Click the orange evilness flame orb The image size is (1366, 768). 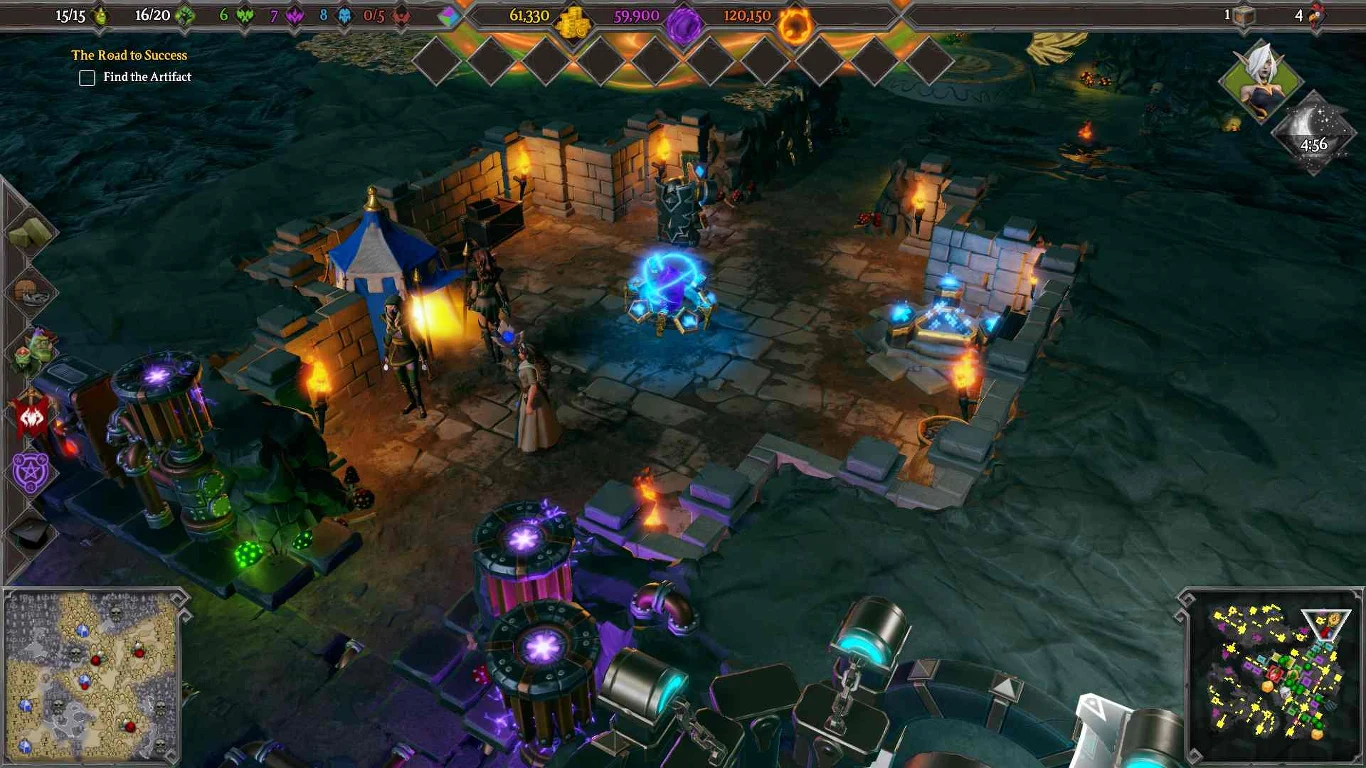tap(795, 18)
